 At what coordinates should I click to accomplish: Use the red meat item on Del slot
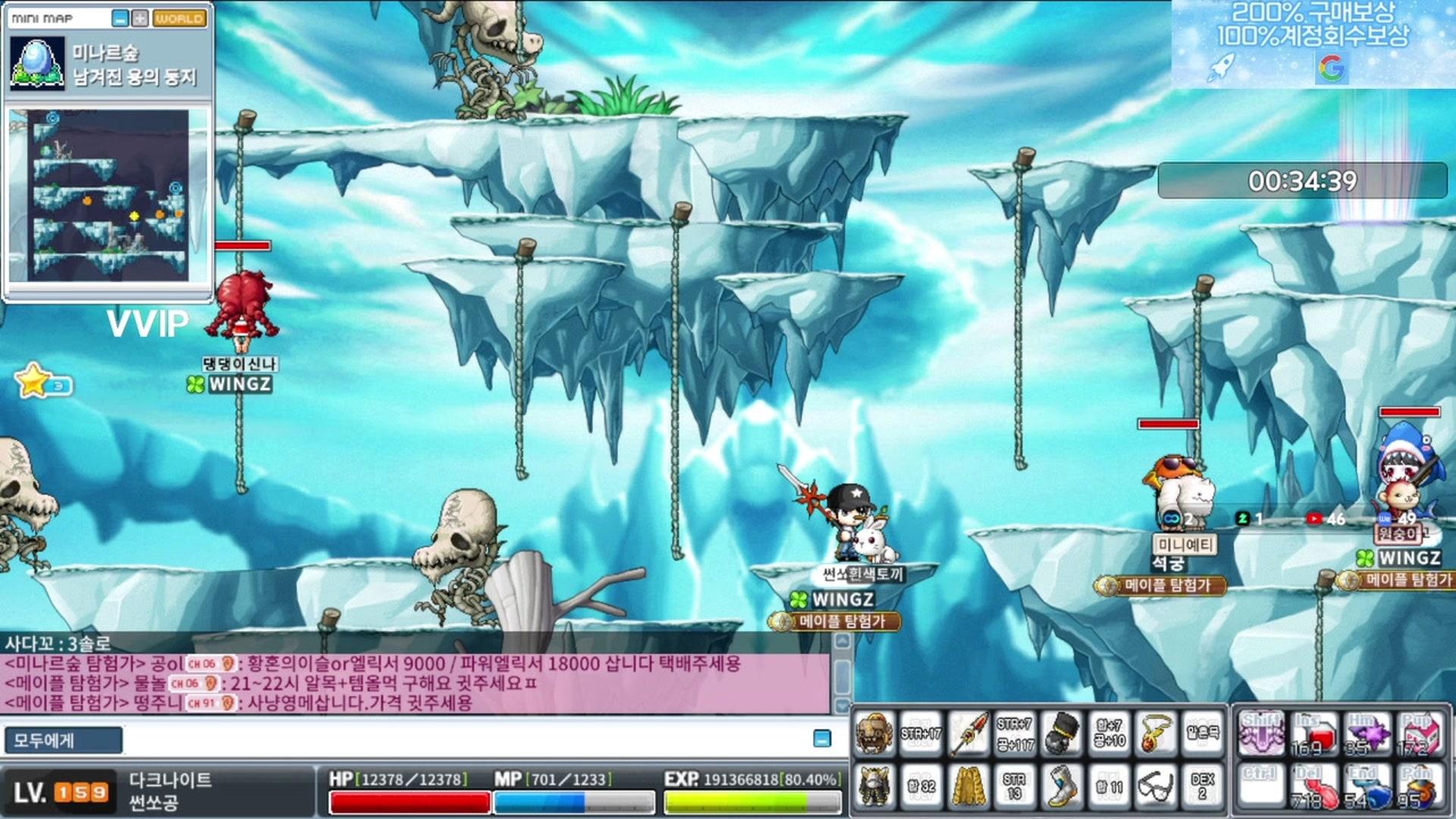[x=1316, y=787]
